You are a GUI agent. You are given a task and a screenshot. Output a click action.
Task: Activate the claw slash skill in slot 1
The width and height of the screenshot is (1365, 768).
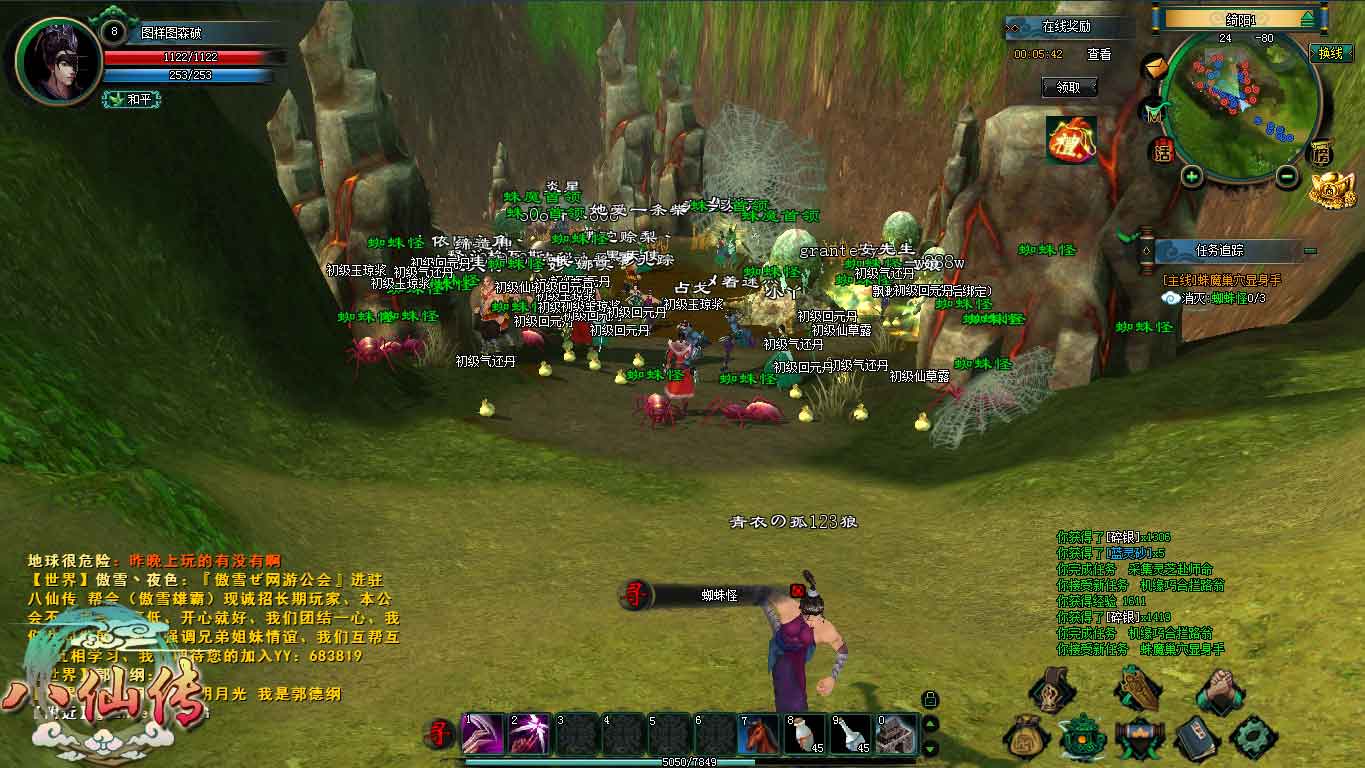coord(482,734)
